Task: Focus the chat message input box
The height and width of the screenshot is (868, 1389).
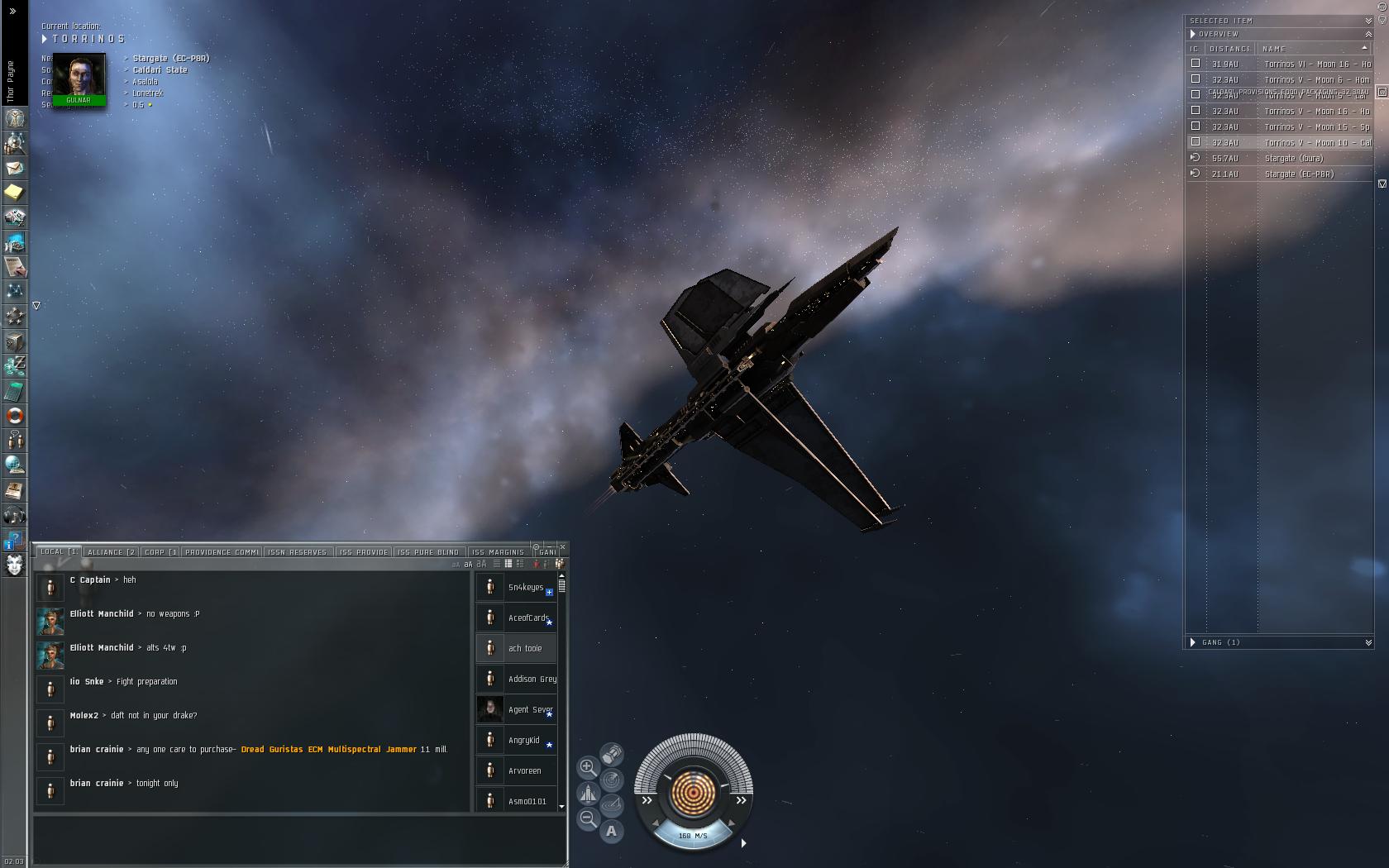Action: 299,838
